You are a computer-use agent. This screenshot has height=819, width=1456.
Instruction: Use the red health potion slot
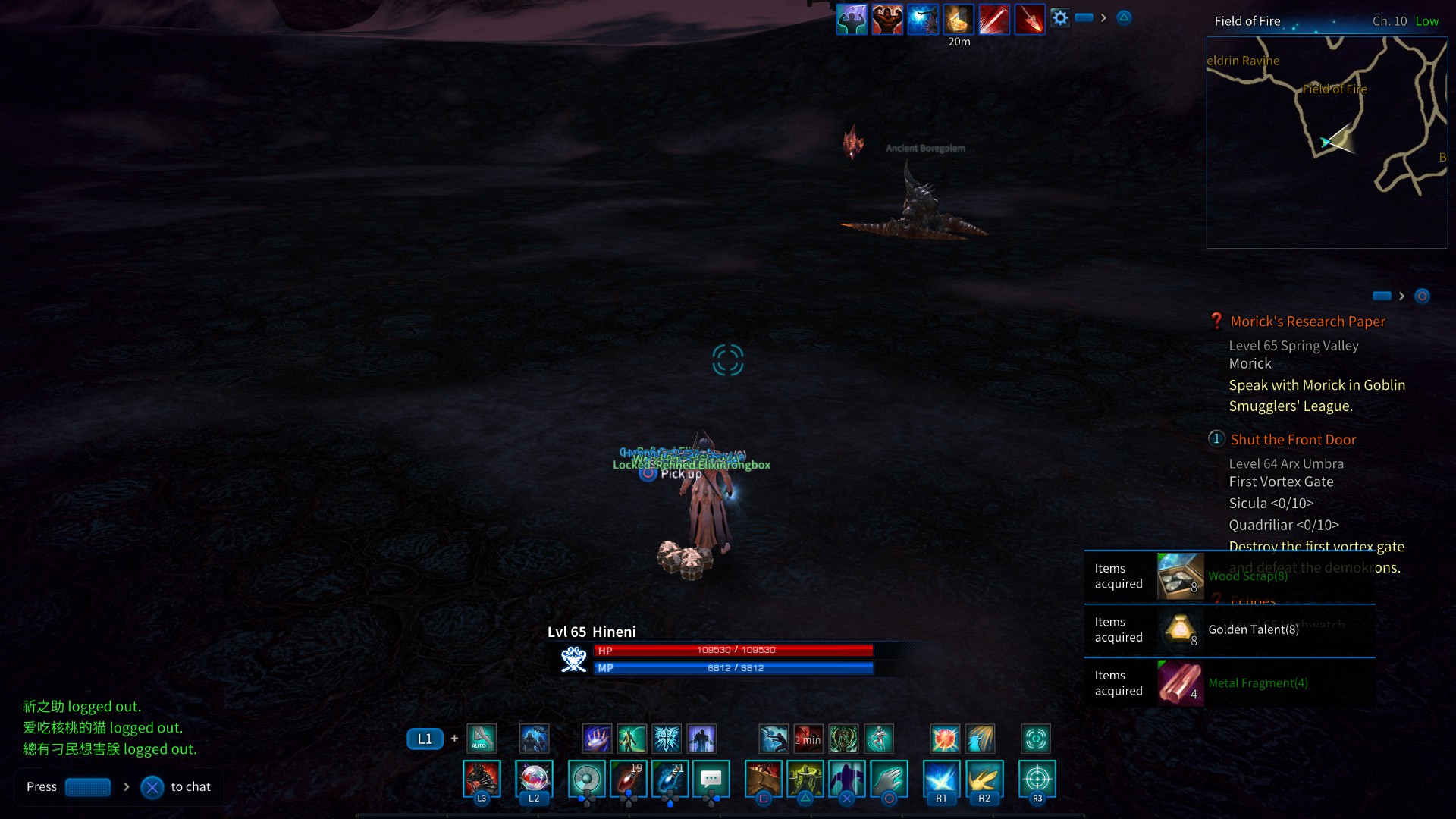pos(629,779)
